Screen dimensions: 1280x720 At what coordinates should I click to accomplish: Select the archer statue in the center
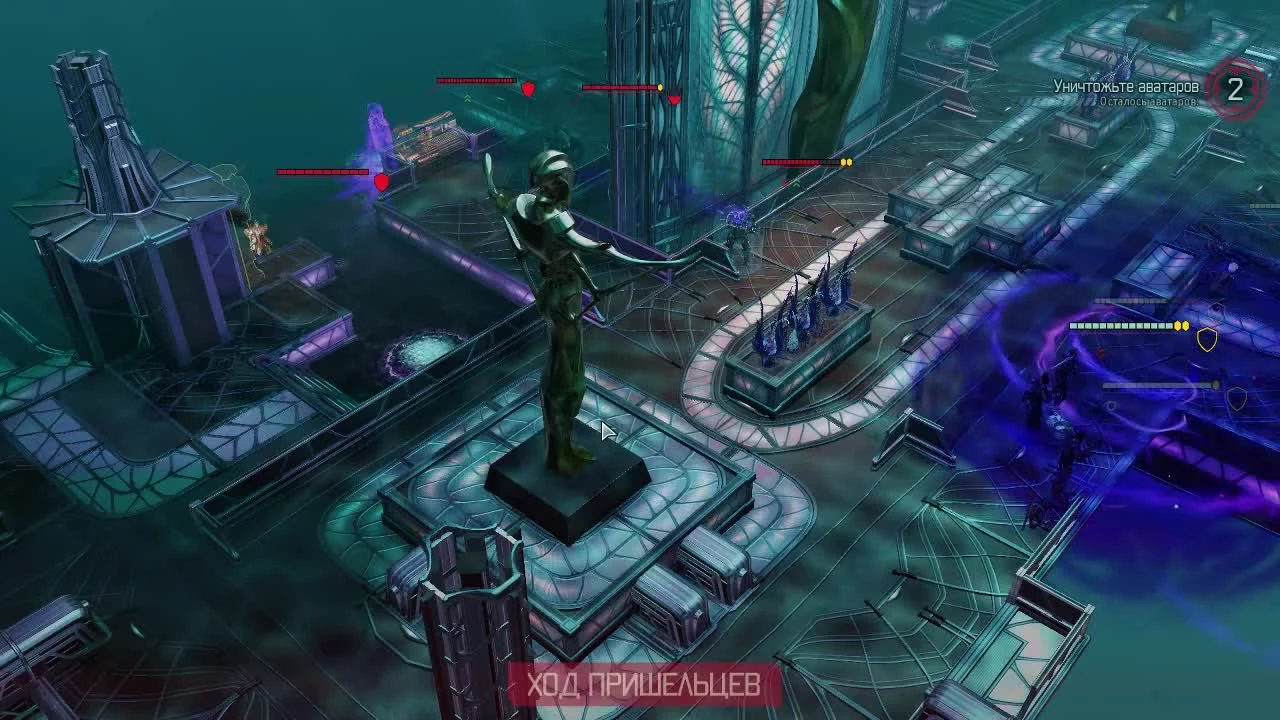[555, 300]
